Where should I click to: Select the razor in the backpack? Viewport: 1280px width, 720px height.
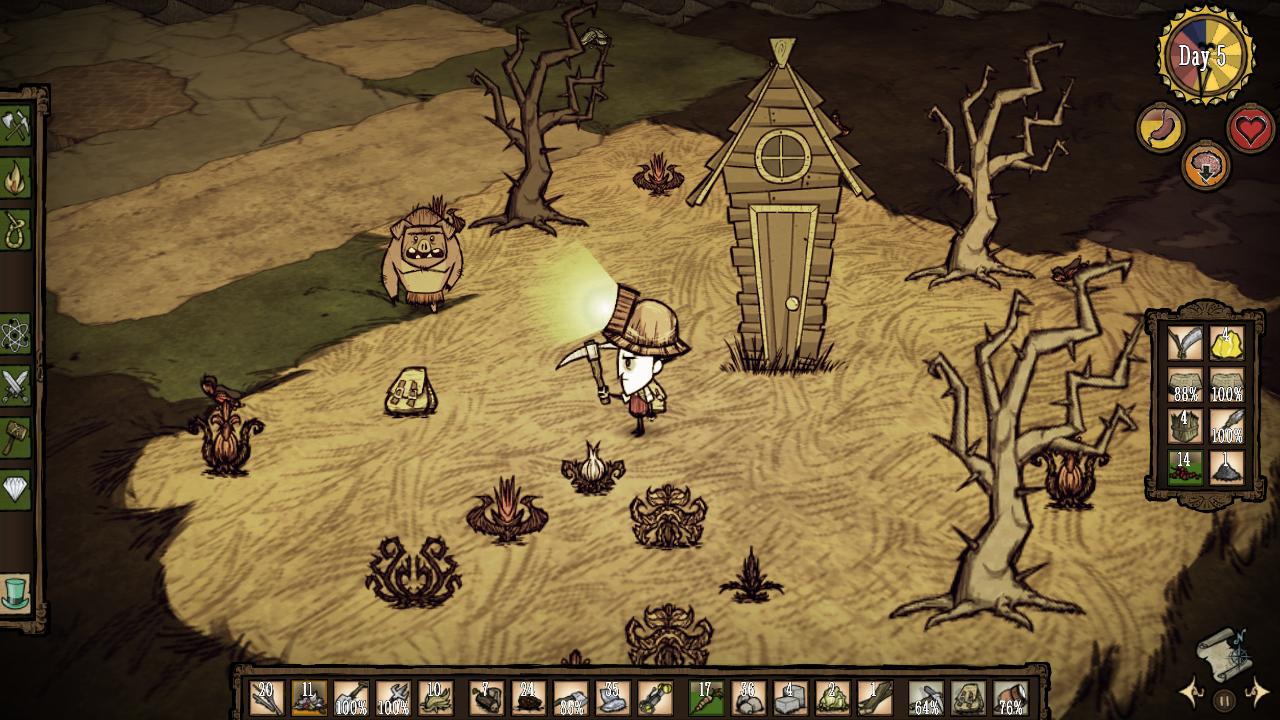coord(1185,343)
